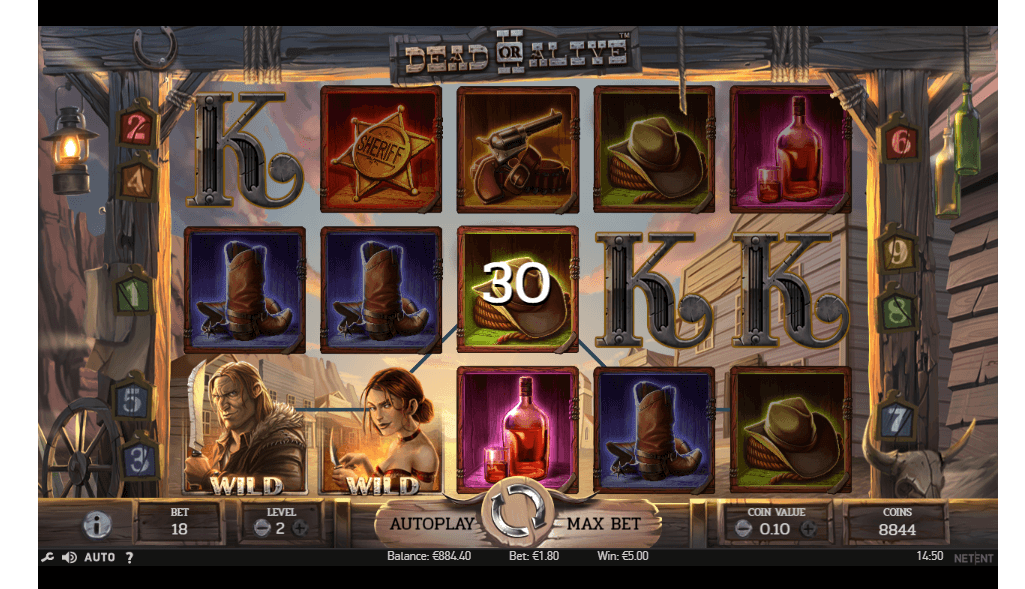Click the small AUTO button in the bottom bar
Image resolution: width=1025 pixels, height=589 pixels.
click(x=99, y=557)
